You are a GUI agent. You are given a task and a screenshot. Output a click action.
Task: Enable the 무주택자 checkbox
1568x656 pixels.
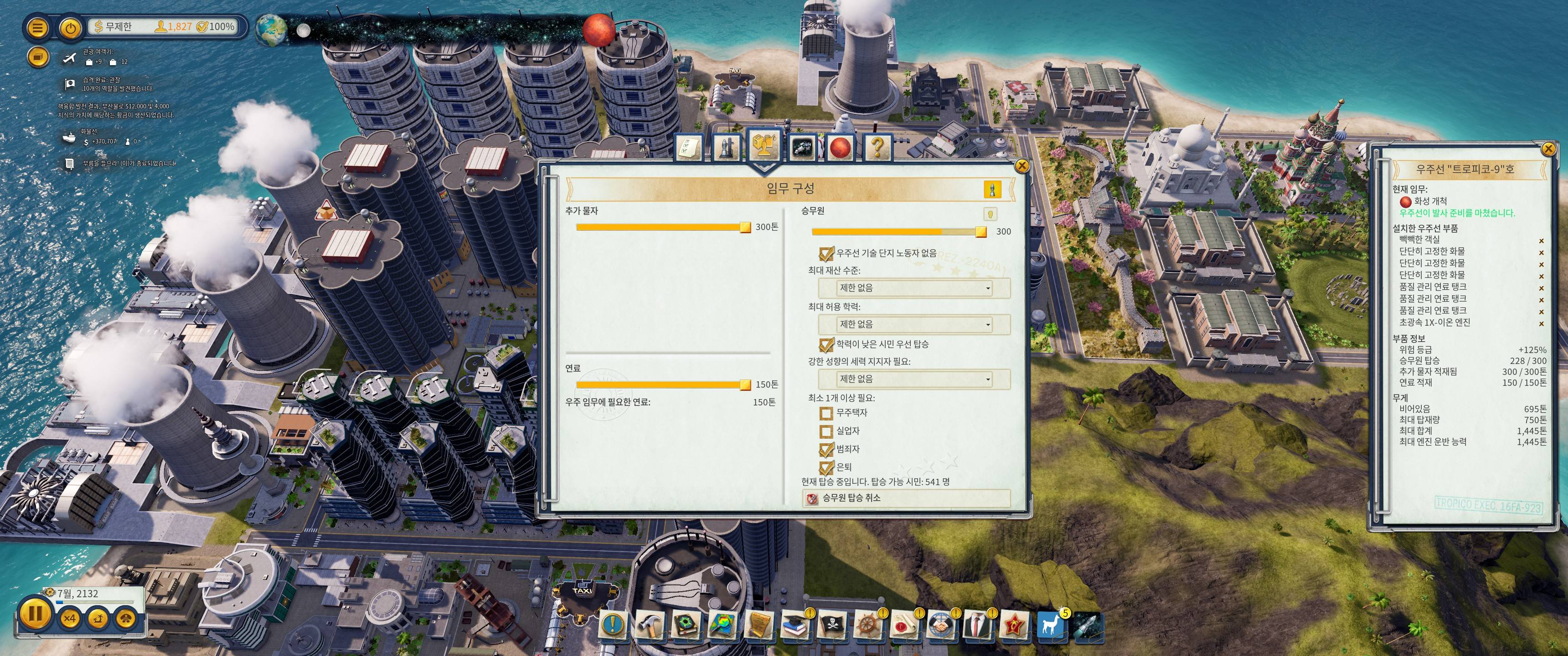[826, 414]
